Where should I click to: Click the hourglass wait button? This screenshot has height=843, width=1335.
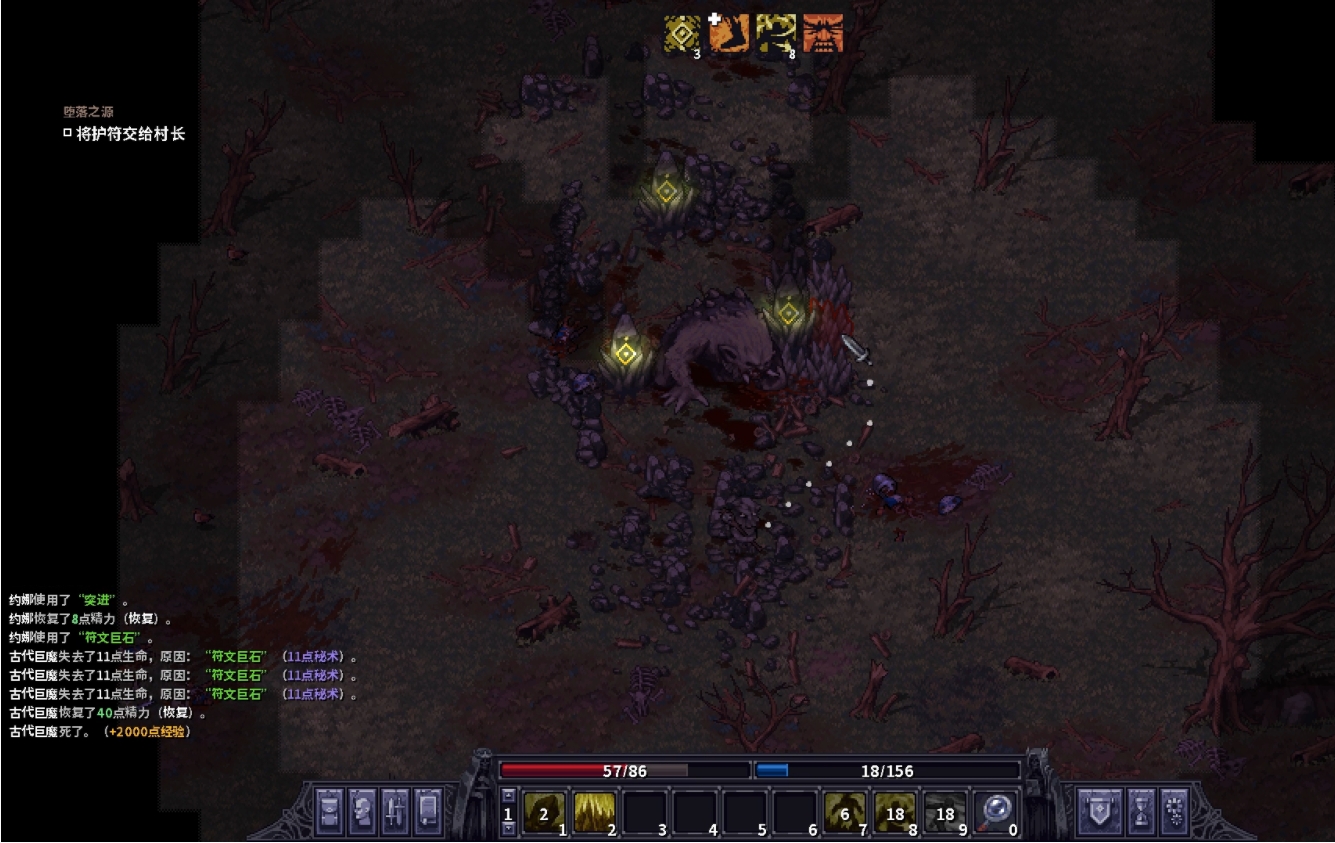1140,810
